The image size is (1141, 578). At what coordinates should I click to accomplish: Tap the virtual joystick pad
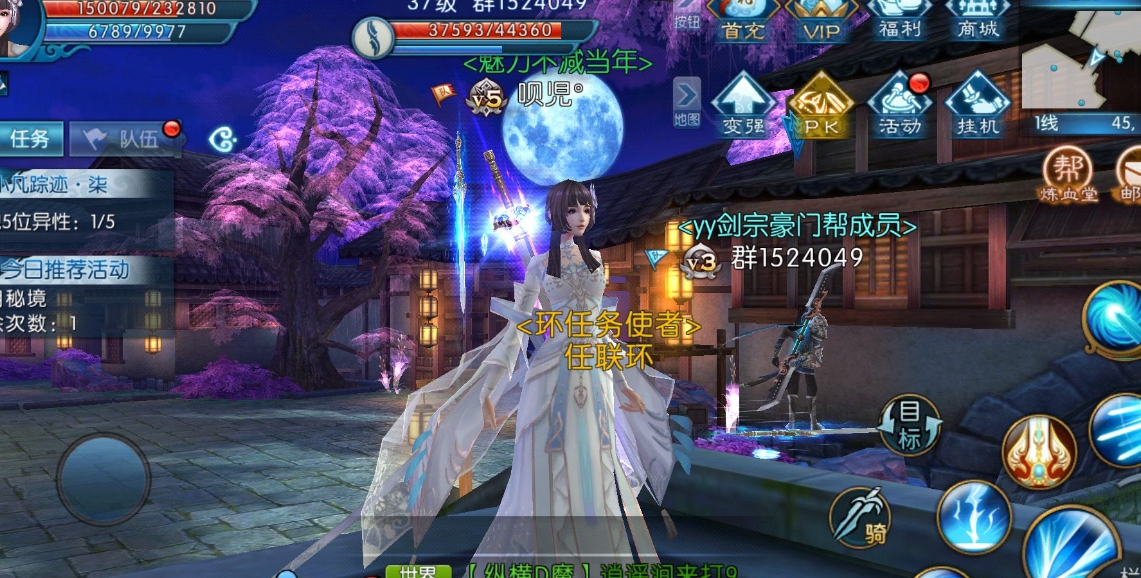click(103, 478)
